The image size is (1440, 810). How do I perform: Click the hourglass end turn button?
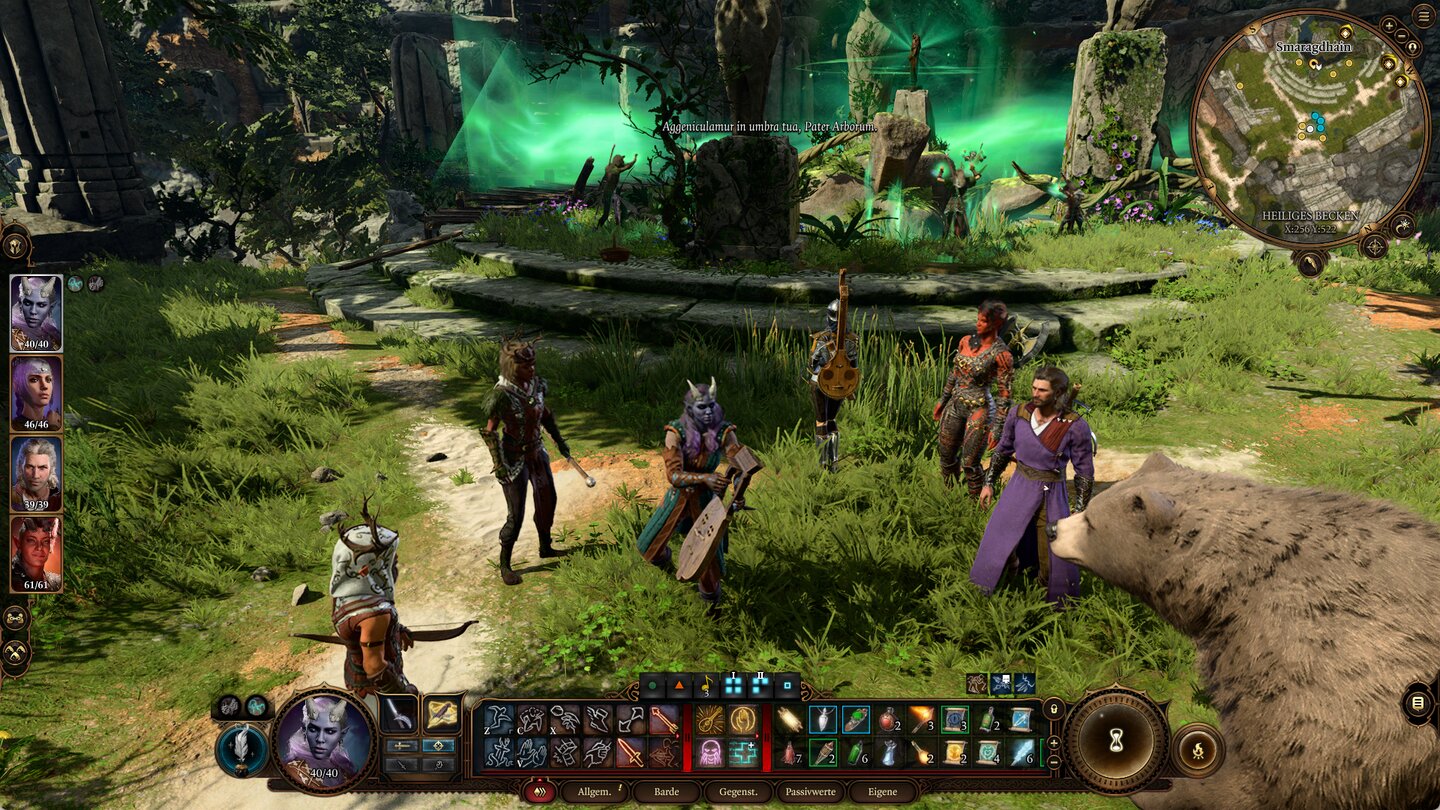pyautogui.click(x=1115, y=741)
